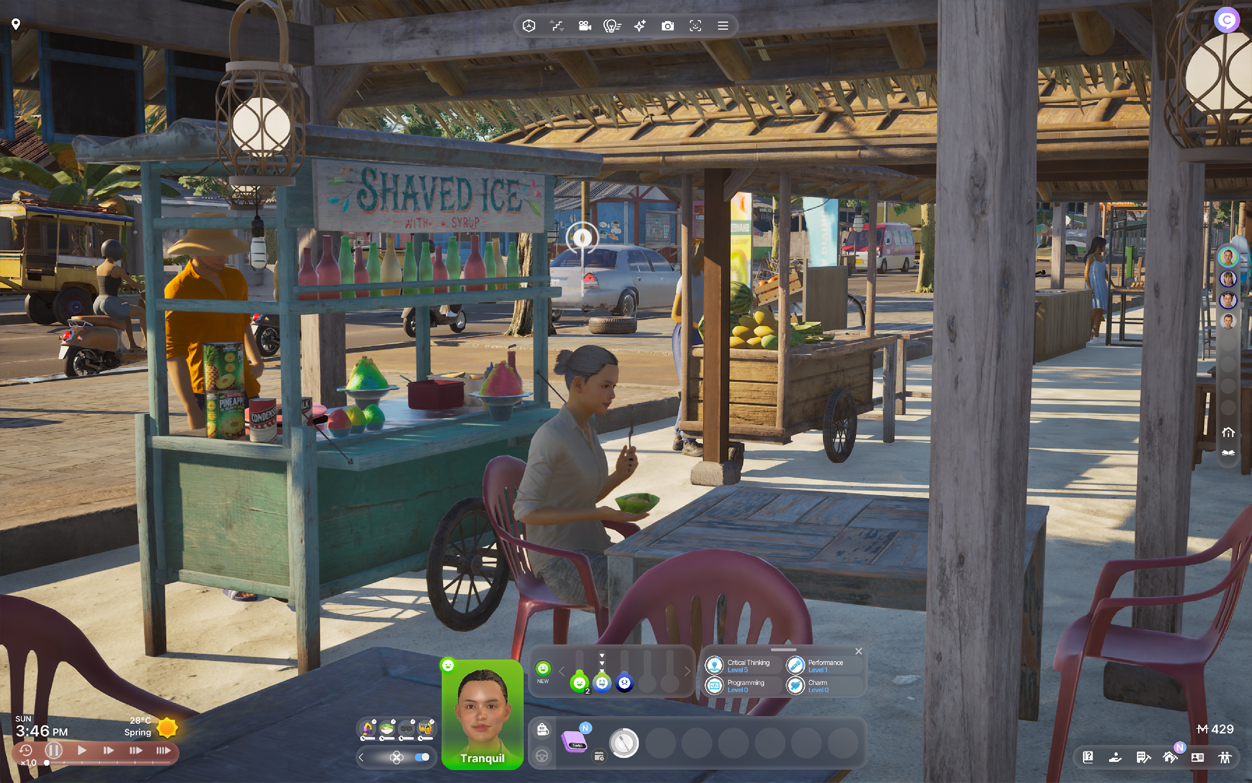Set time to normal play speed
Image resolution: width=1252 pixels, height=783 pixels.
(x=82, y=750)
